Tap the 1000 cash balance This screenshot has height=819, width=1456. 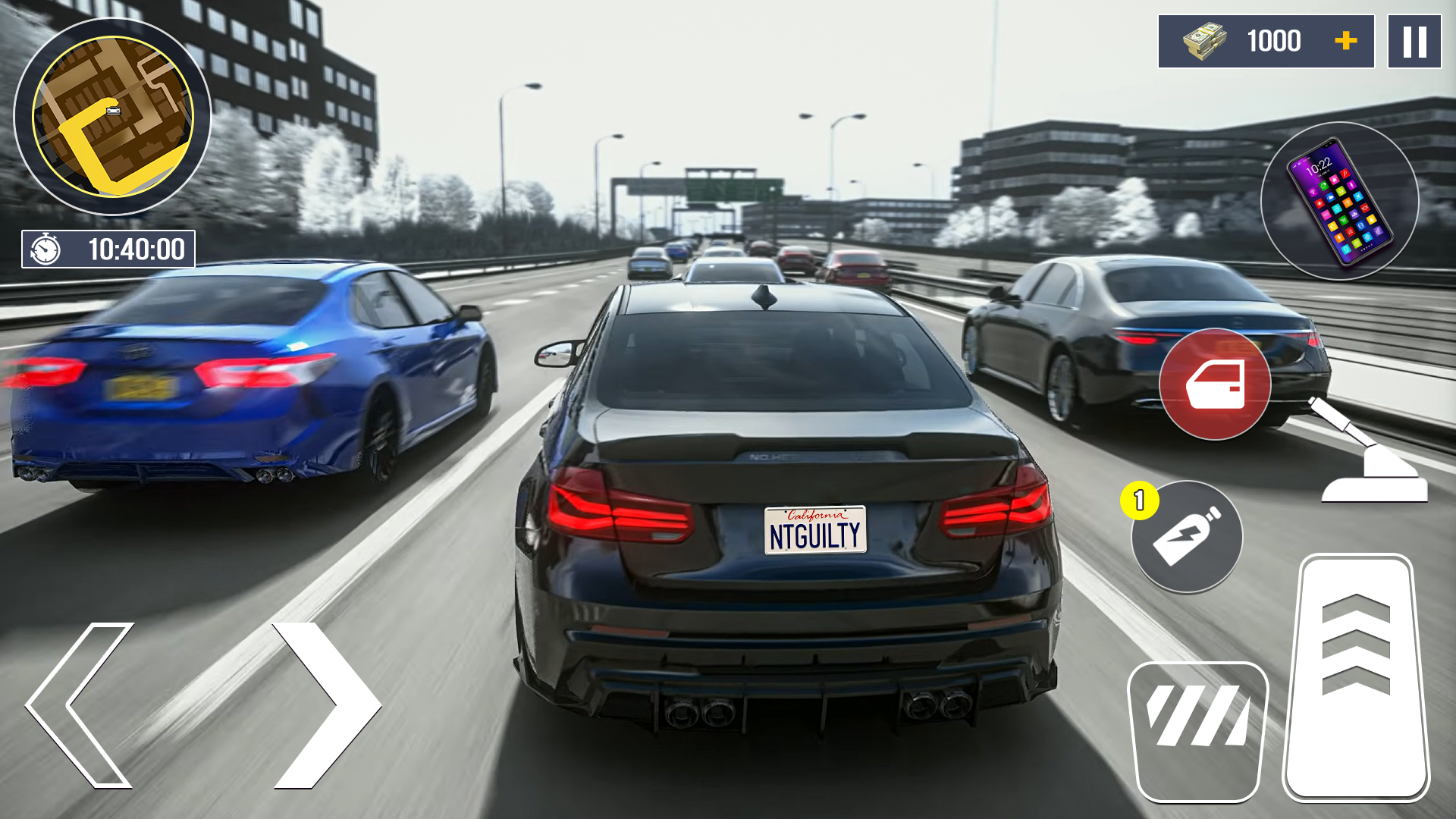tap(1277, 41)
